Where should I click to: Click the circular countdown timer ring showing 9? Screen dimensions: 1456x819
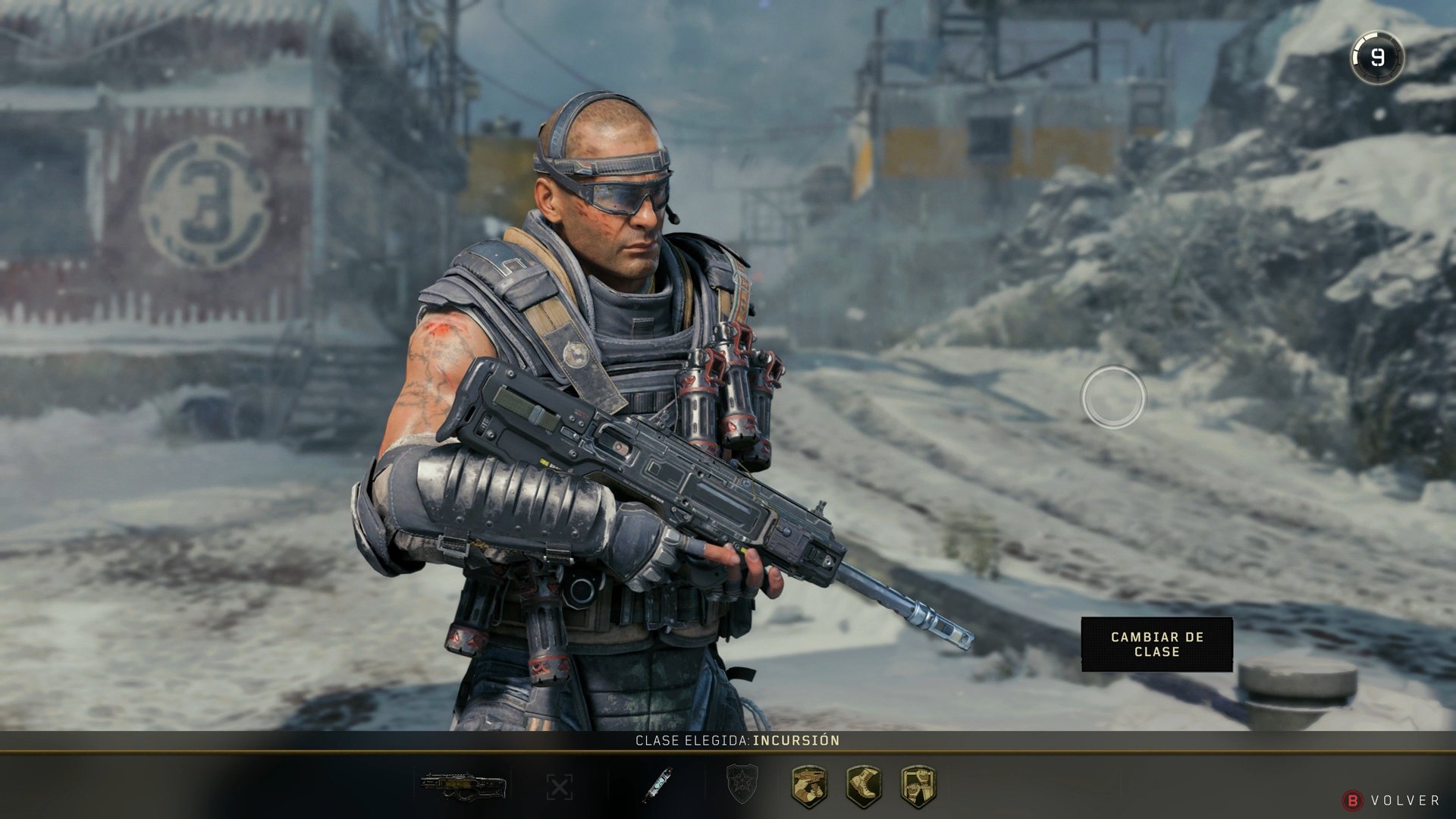1378,55
